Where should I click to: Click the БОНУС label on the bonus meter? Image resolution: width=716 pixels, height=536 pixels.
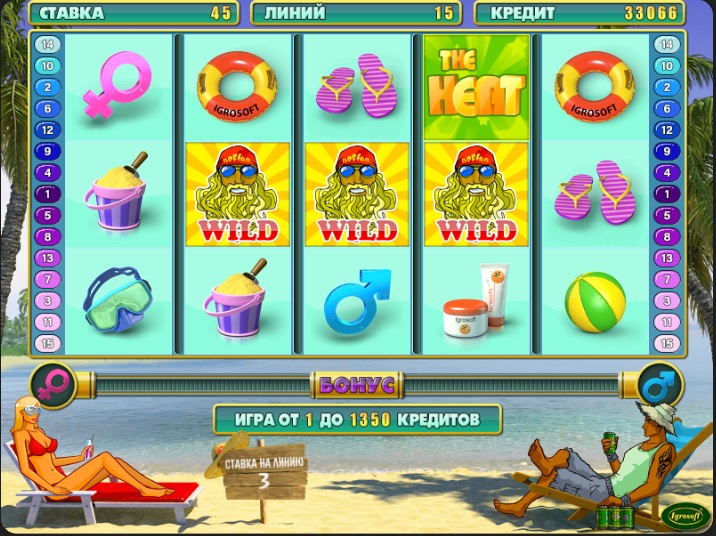357,384
